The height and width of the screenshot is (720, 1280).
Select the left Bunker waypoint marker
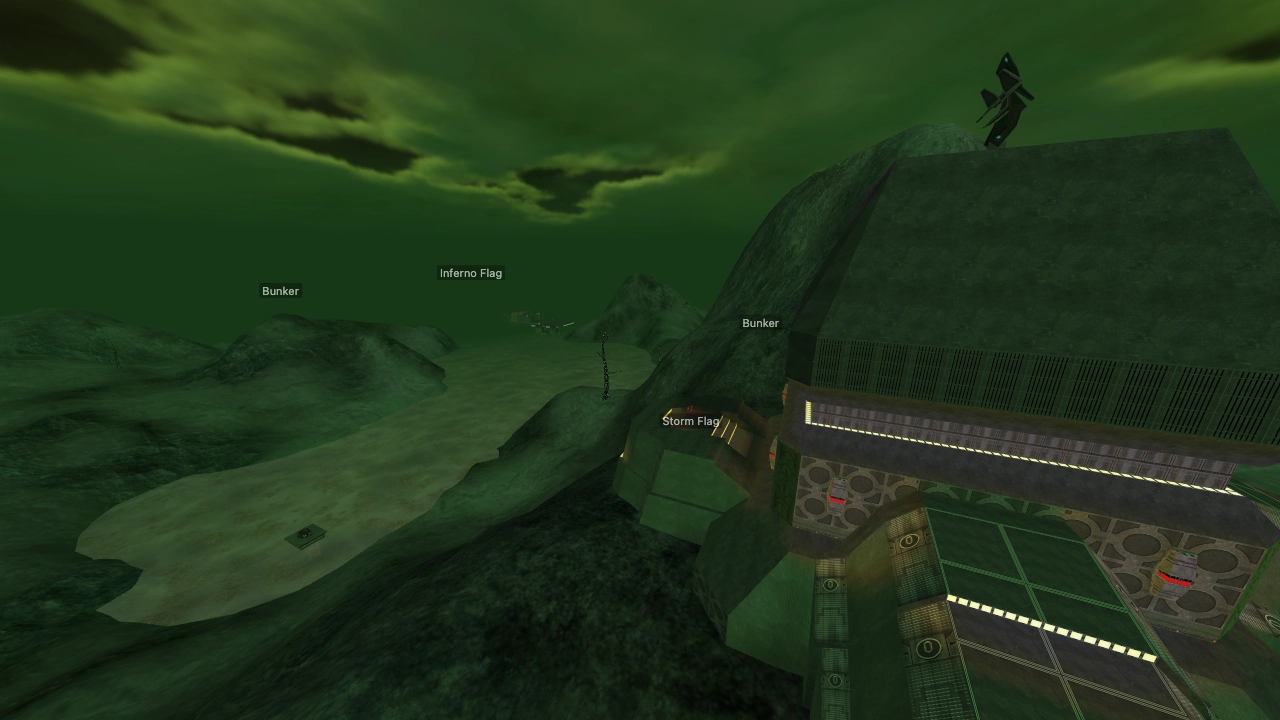point(280,291)
